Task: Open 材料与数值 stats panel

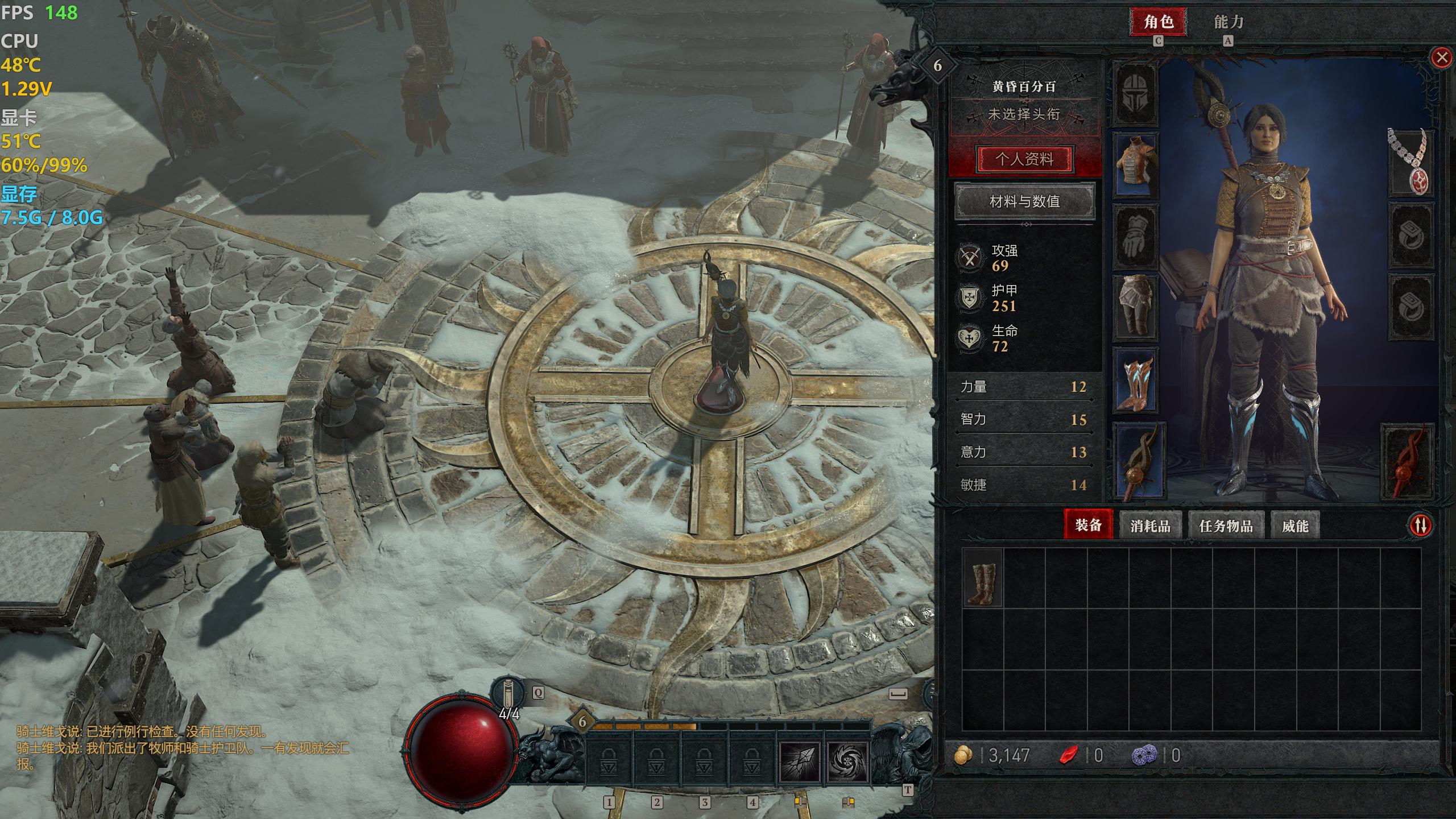Action: pos(1024,201)
